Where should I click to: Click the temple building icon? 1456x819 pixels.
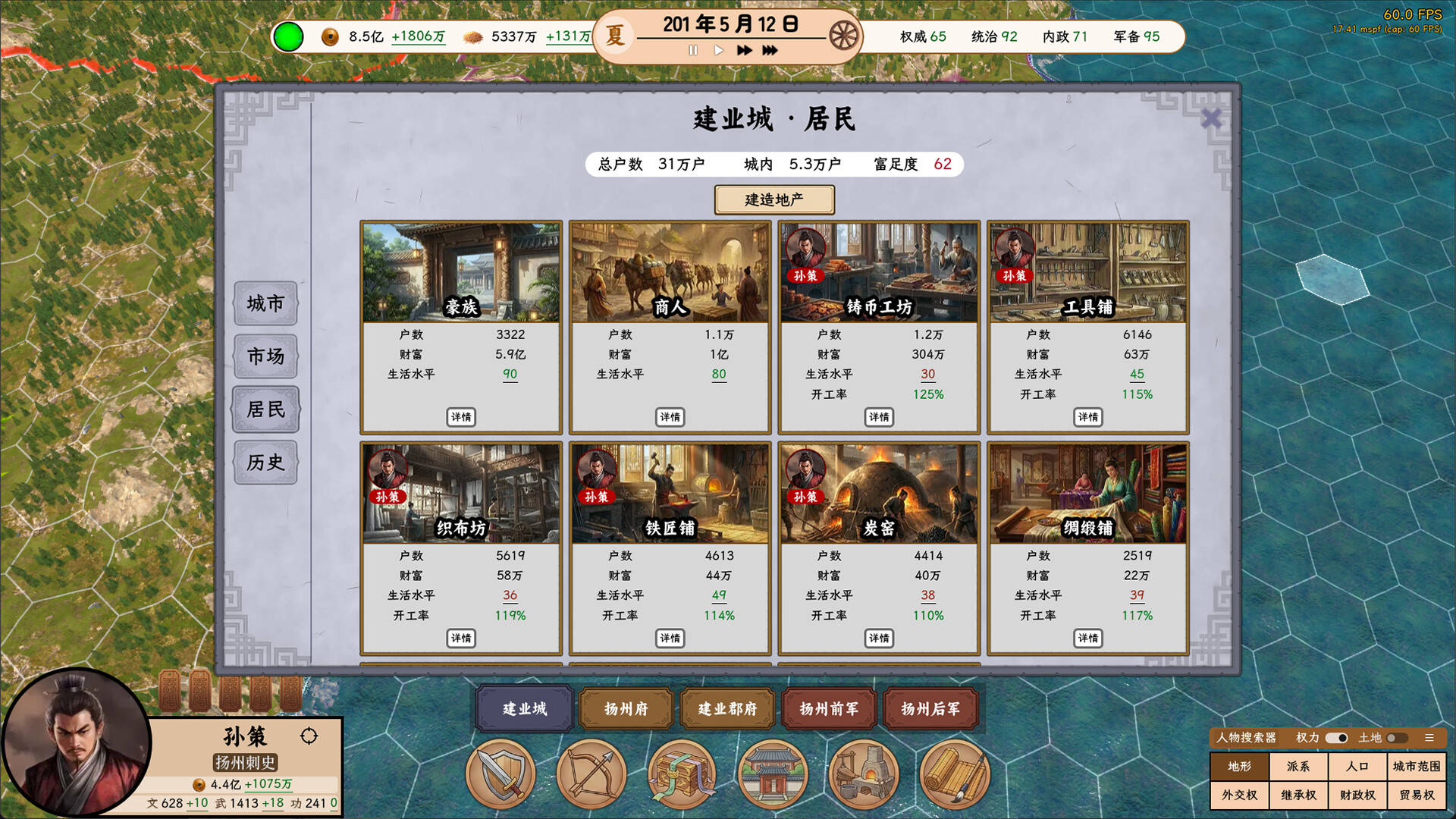[773, 773]
